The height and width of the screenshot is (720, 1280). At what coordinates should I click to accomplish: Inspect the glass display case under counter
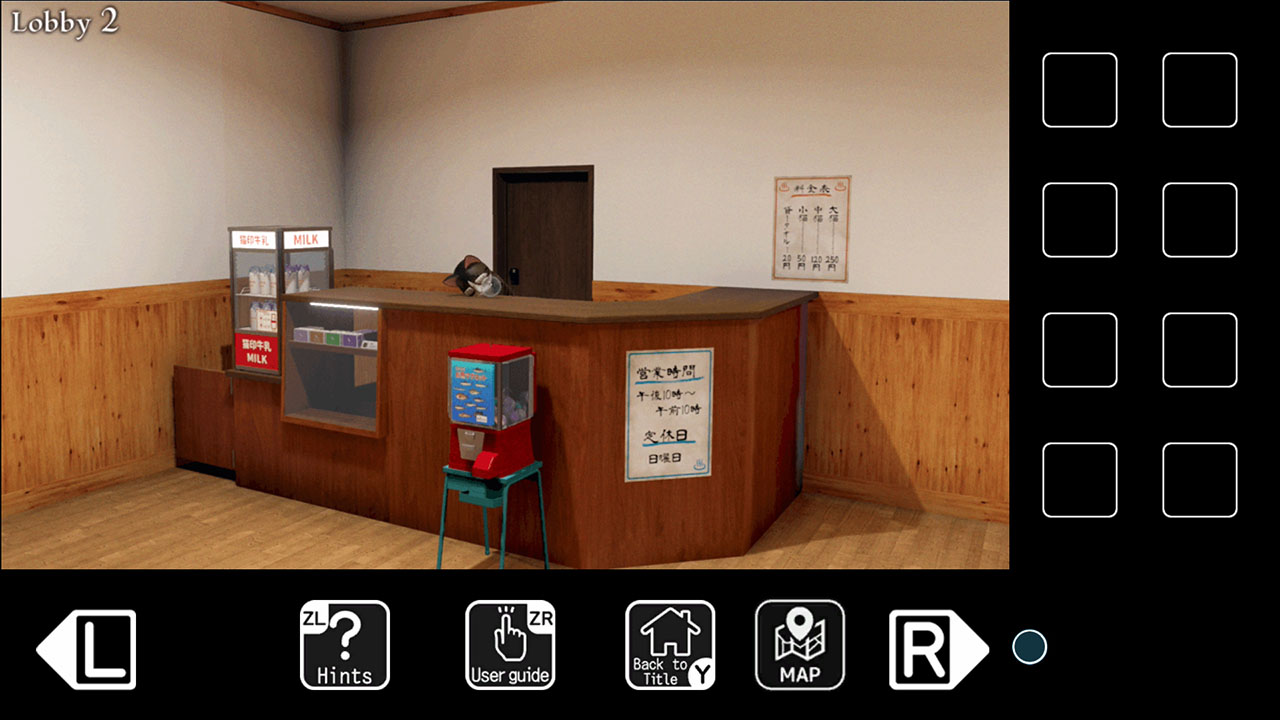click(335, 370)
